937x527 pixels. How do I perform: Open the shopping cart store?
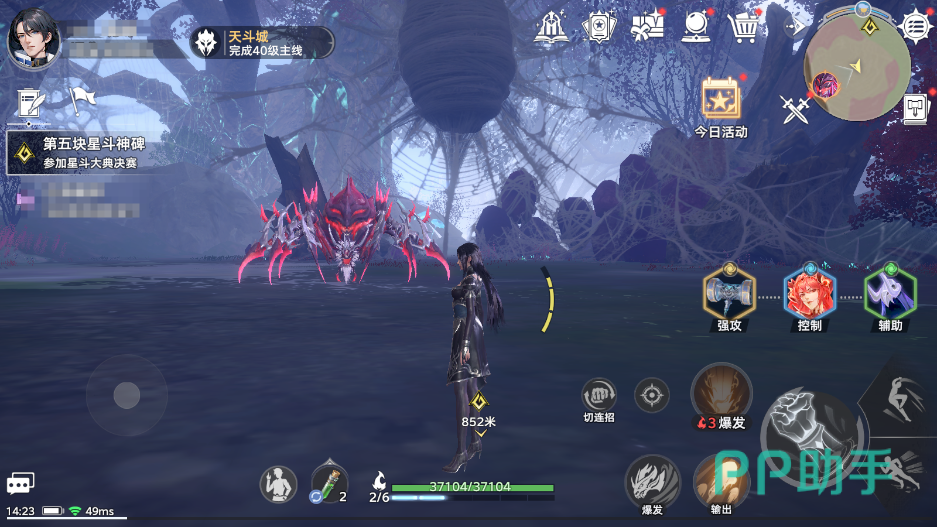[744, 27]
